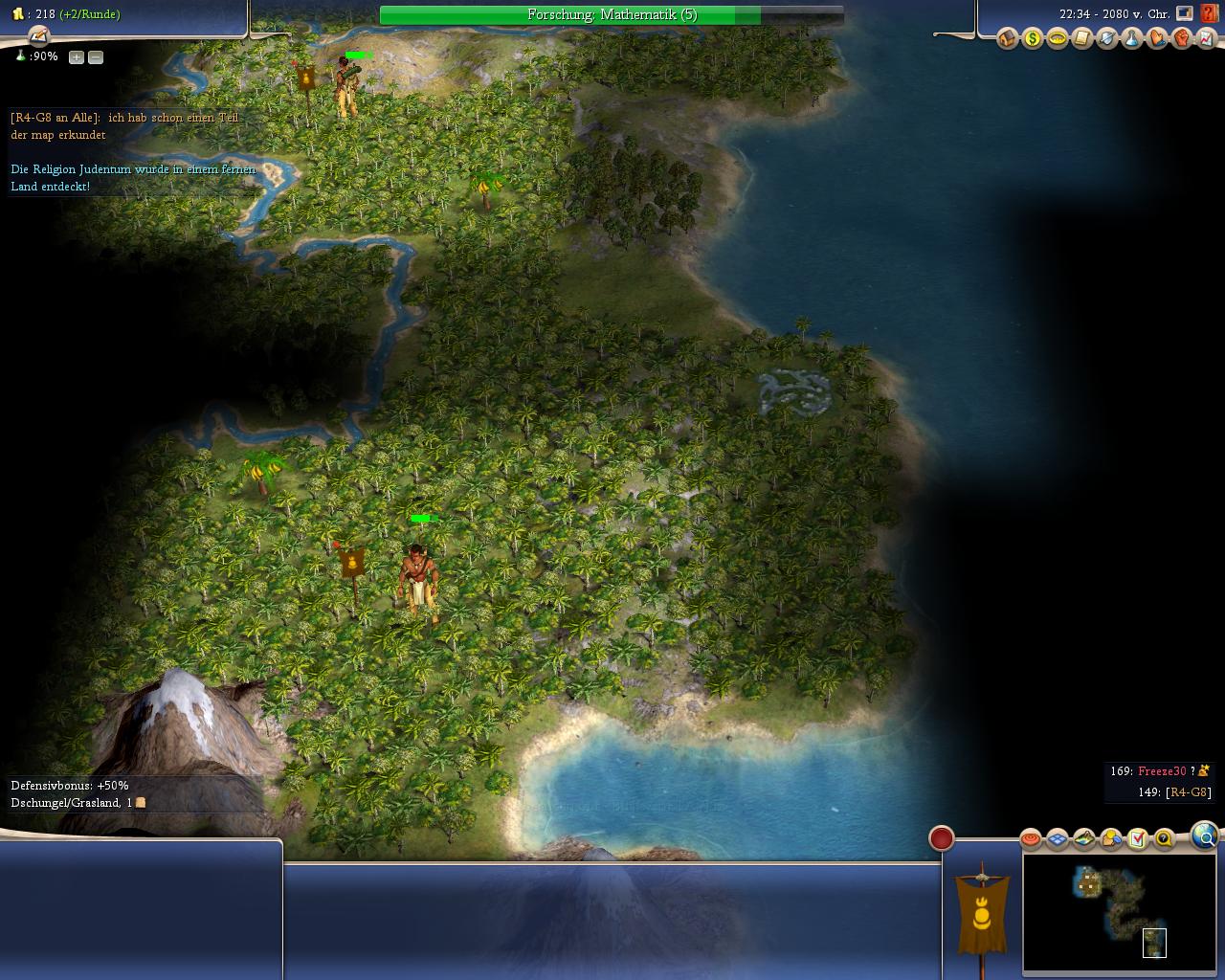Toggle the tile grid overlay button

(1057, 839)
